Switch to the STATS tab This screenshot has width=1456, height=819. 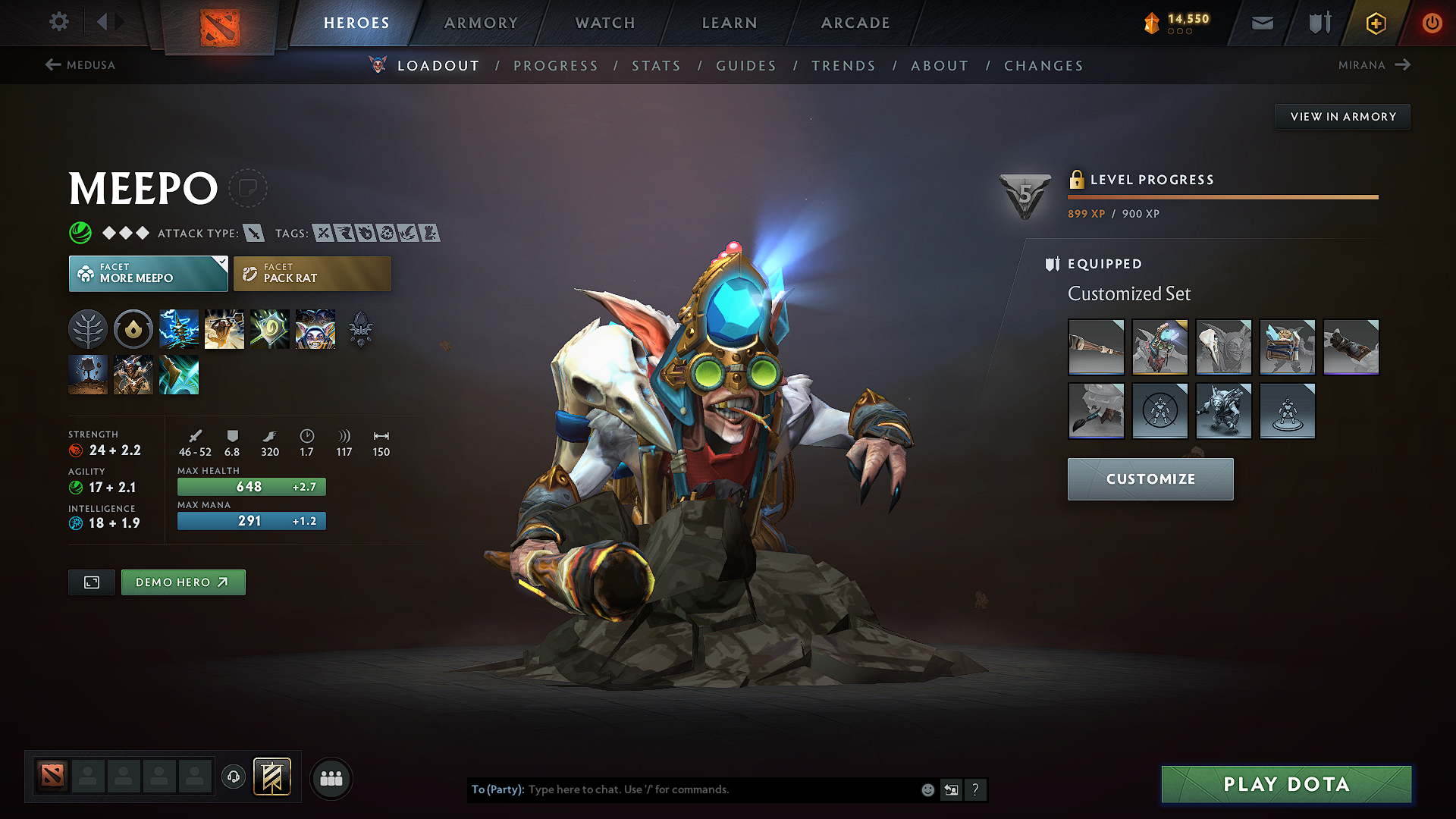click(x=656, y=66)
